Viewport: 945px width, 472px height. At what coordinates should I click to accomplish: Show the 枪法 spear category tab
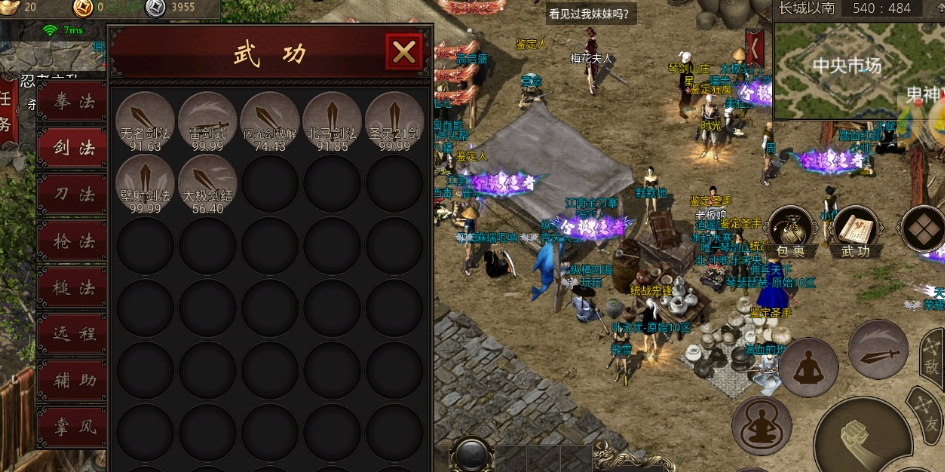click(73, 241)
